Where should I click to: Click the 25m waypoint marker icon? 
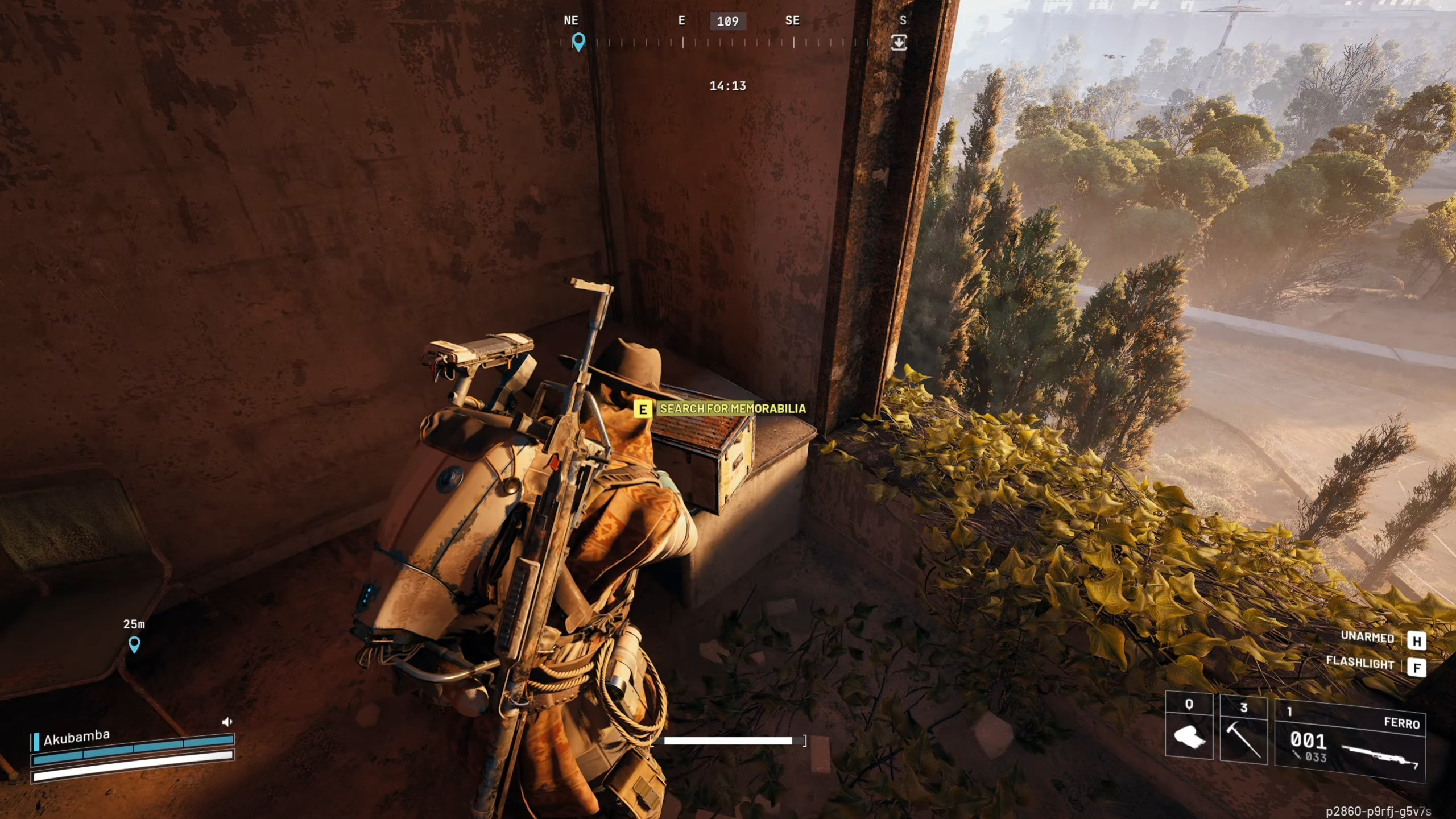pyautogui.click(x=134, y=645)
